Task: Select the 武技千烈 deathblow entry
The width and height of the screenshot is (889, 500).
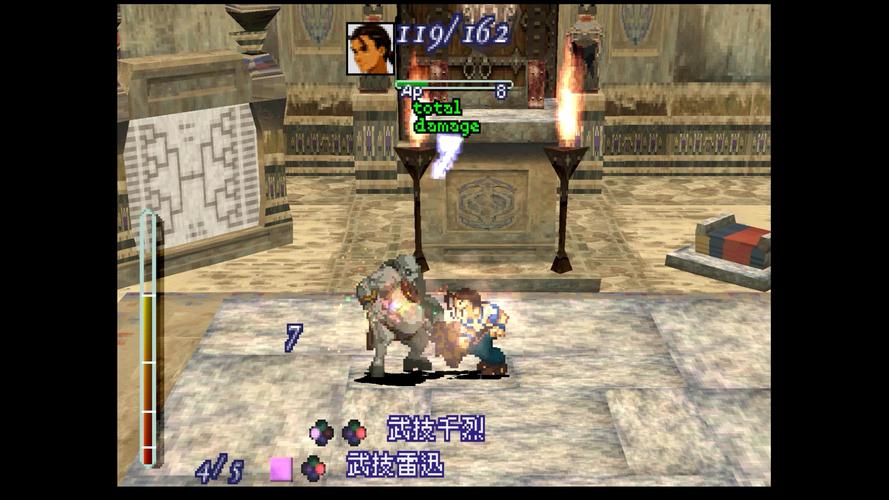Action: [x=435, y=431]
